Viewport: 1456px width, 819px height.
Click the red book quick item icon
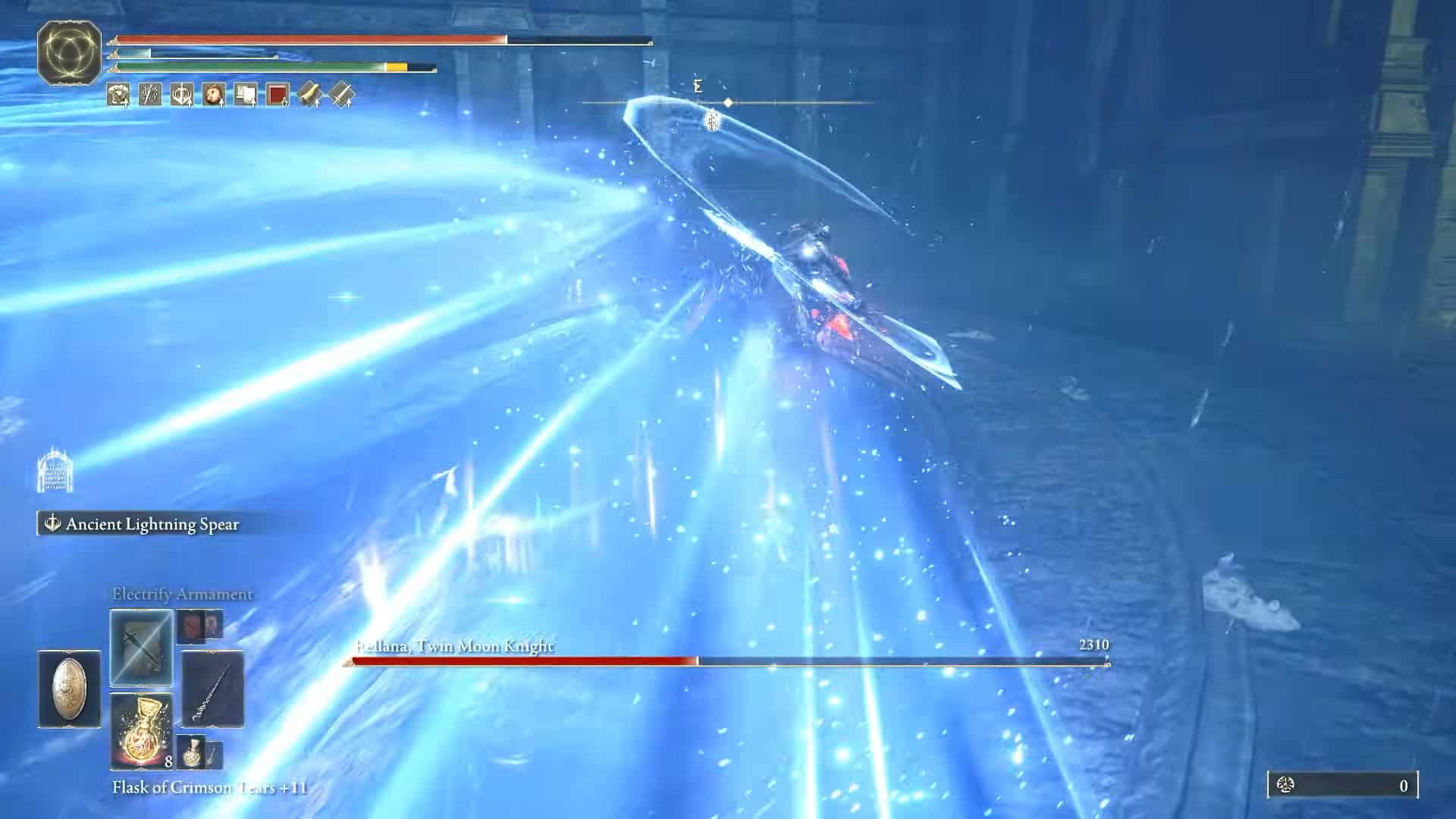tap(277, 95)
